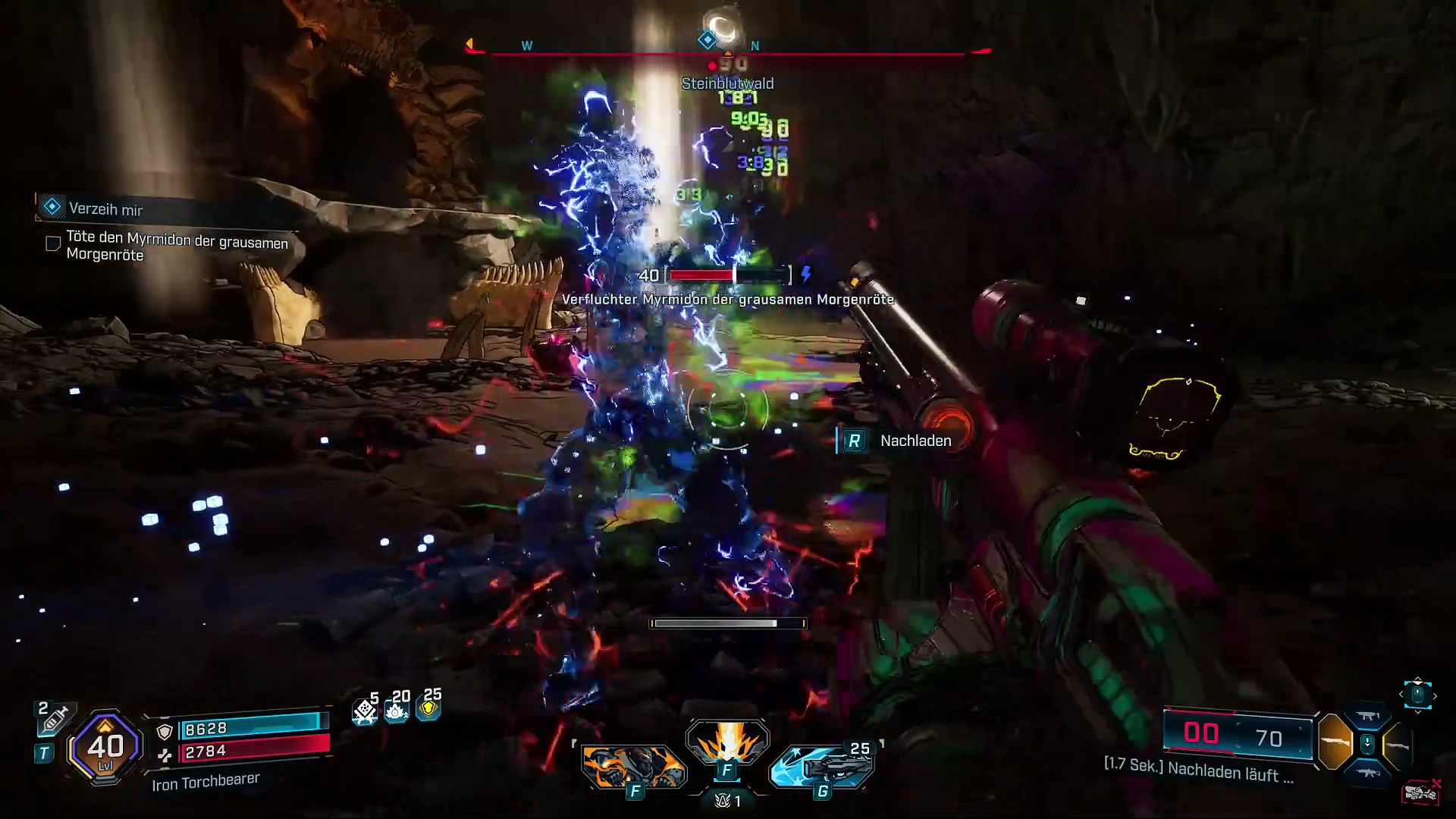Tick the Myrmidon kill objective checkbox
The height and width of the screenshot is (819, 1456).
tap(53, 243)
